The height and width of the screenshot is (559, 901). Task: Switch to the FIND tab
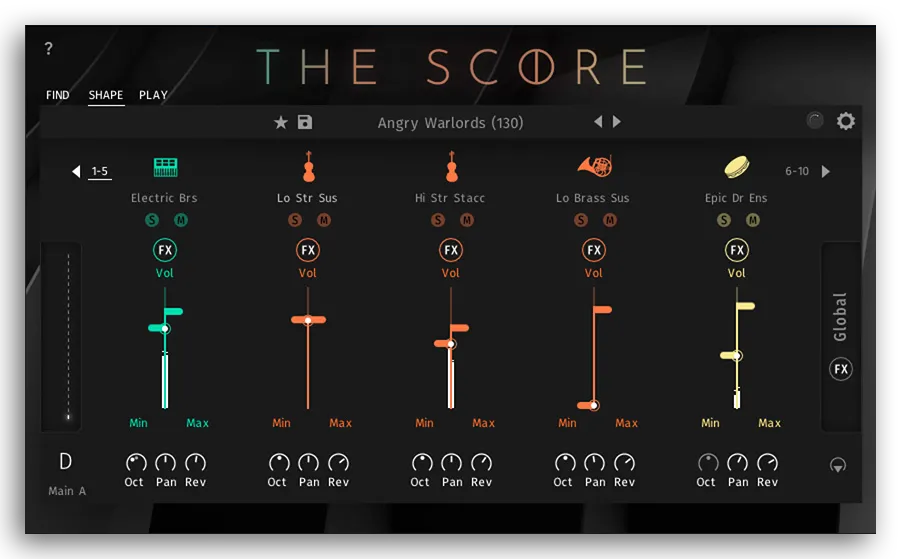tap(58, 95)
